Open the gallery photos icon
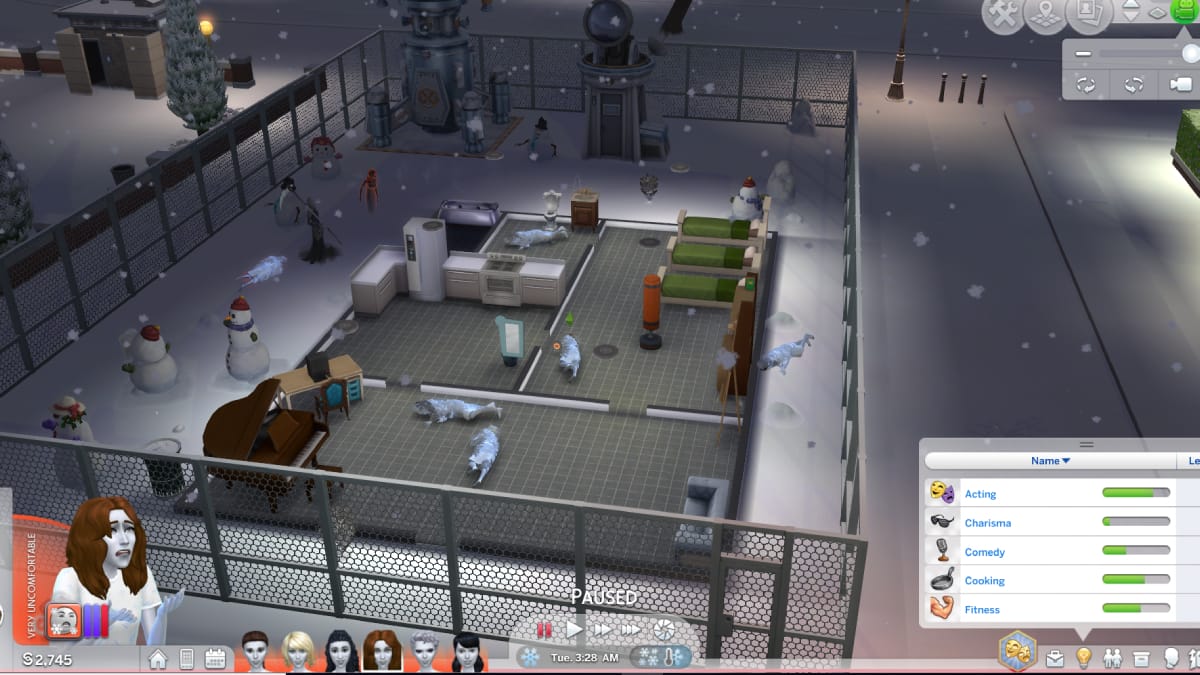Viewport: 1200px width, 675px height. pos(1089,14)
